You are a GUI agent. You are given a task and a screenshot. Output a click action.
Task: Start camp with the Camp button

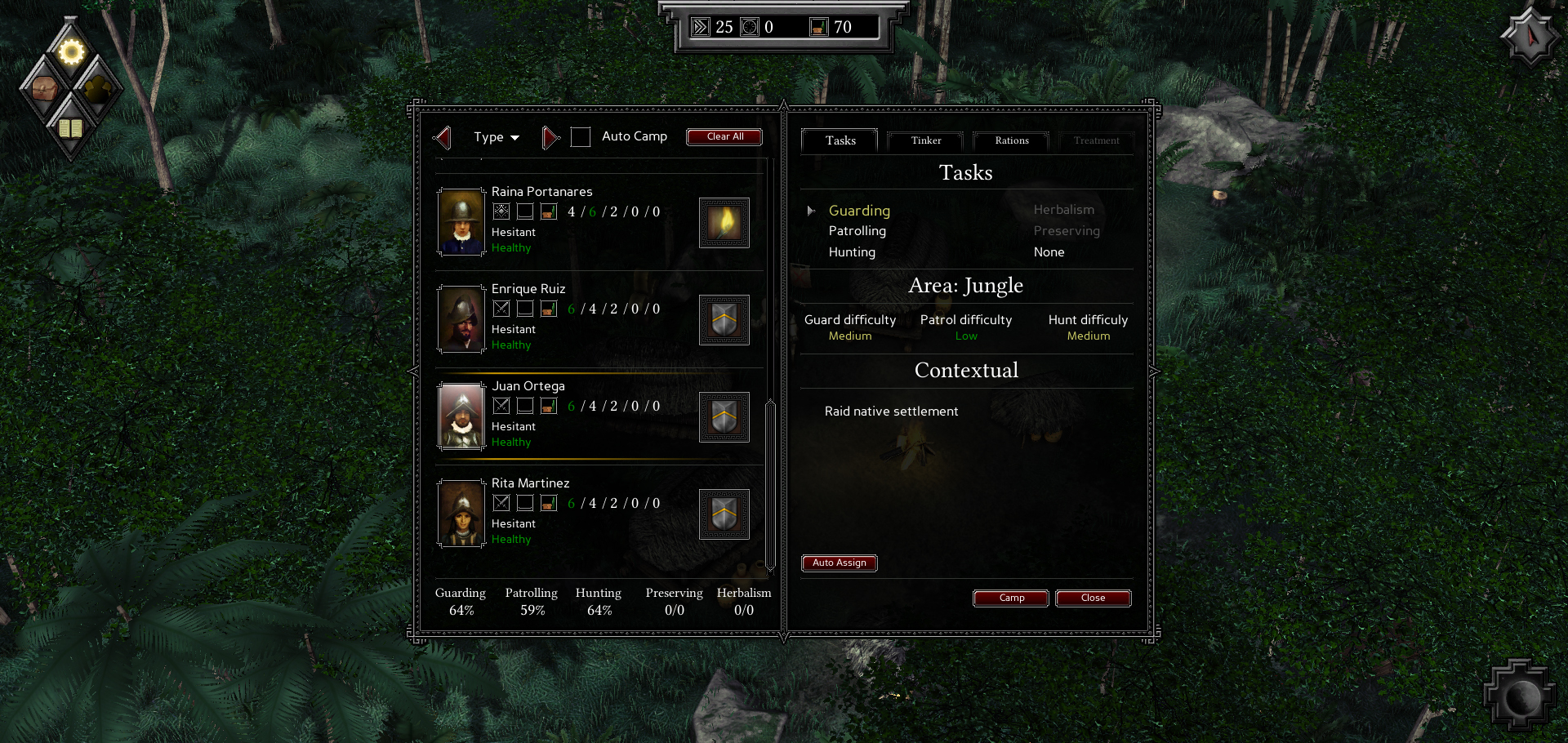coord(1011,598)
